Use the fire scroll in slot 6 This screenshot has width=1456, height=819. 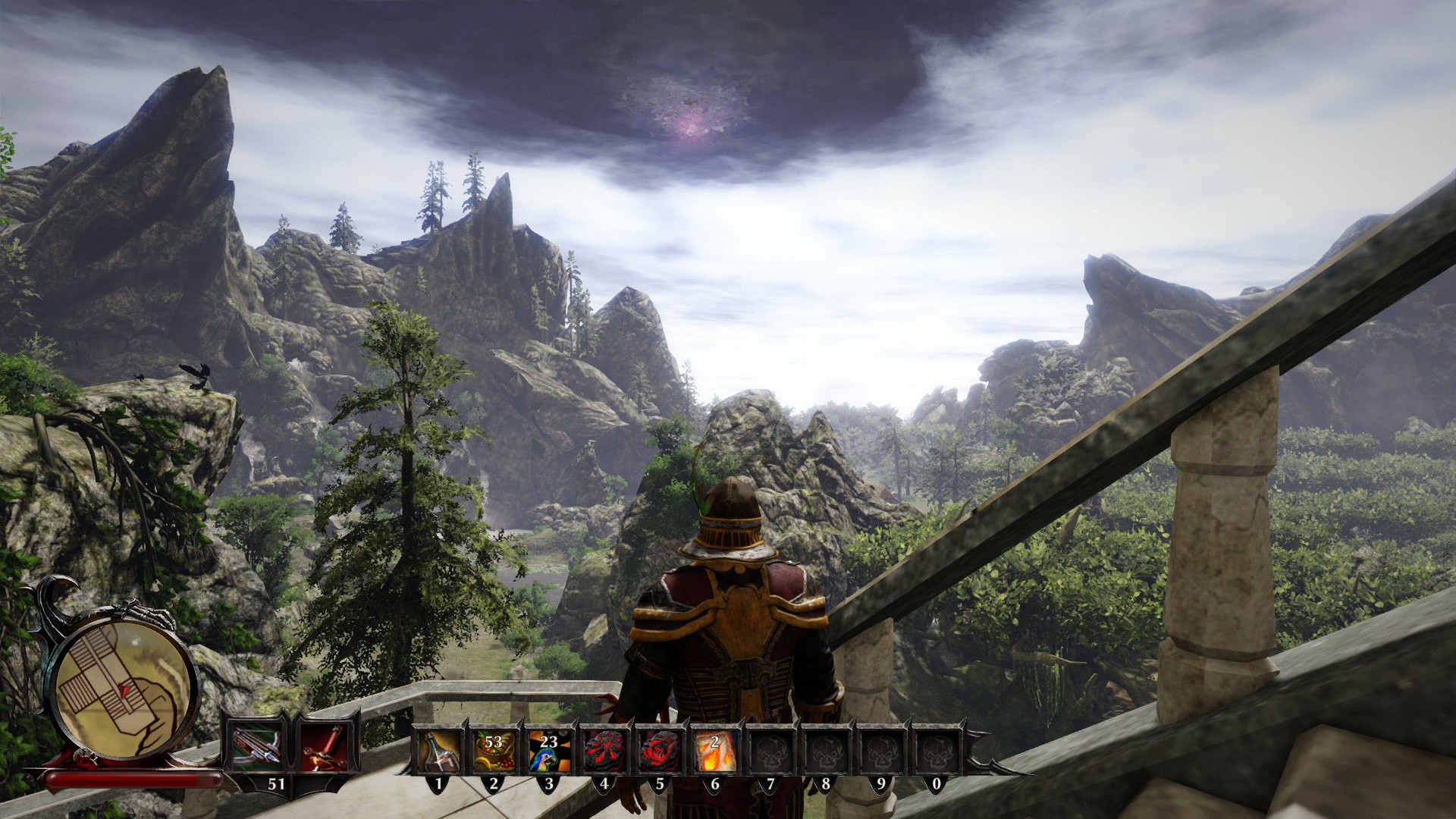pos(715,751)
